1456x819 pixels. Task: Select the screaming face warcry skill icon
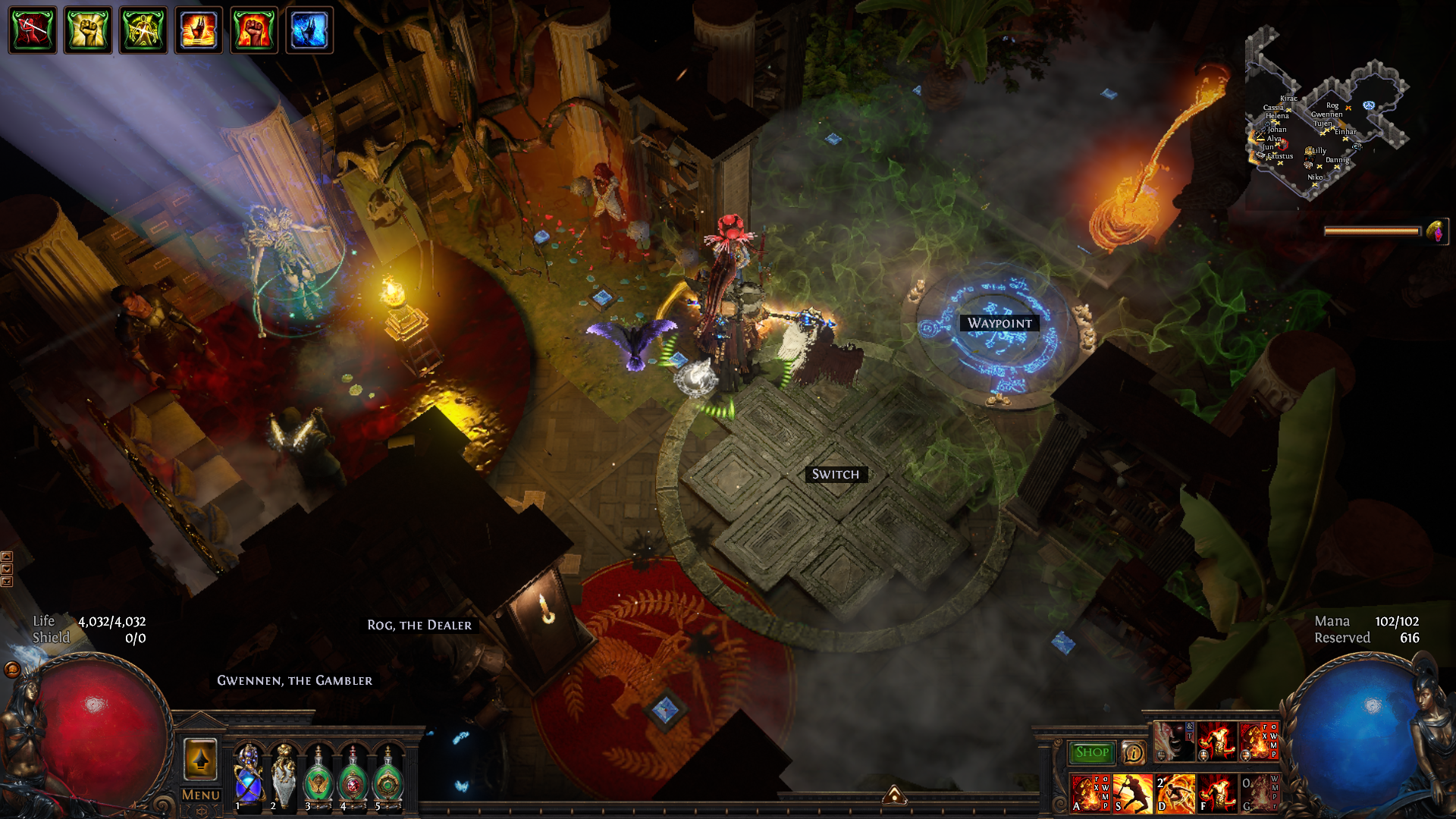pyautogui.click(x=1173, y=742)
